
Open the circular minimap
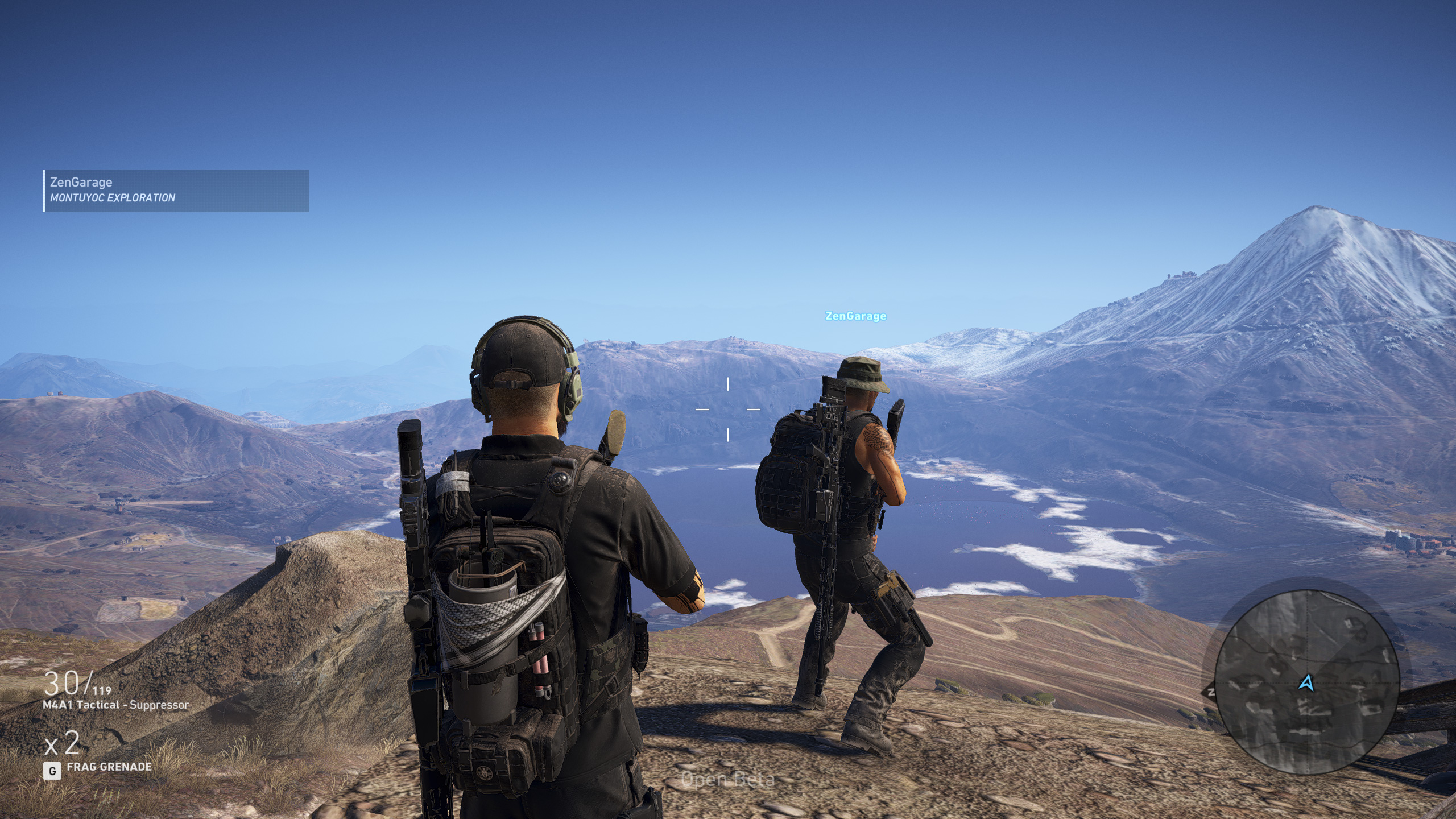coord(1306,684)
